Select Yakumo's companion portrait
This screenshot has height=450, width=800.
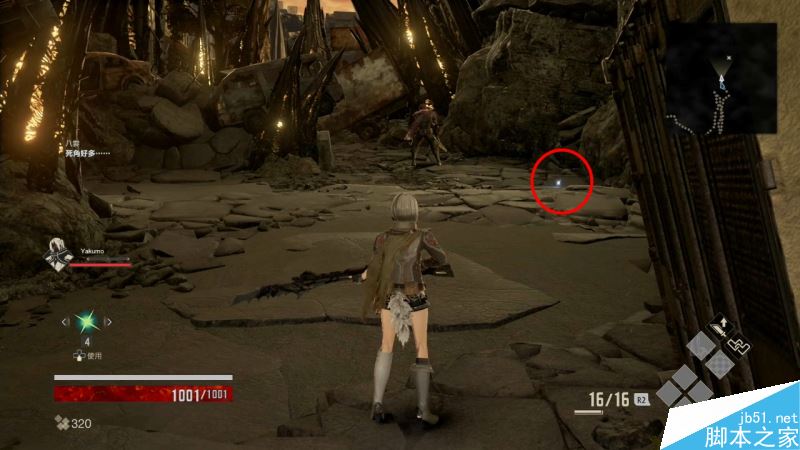click(x=56, y=254)
